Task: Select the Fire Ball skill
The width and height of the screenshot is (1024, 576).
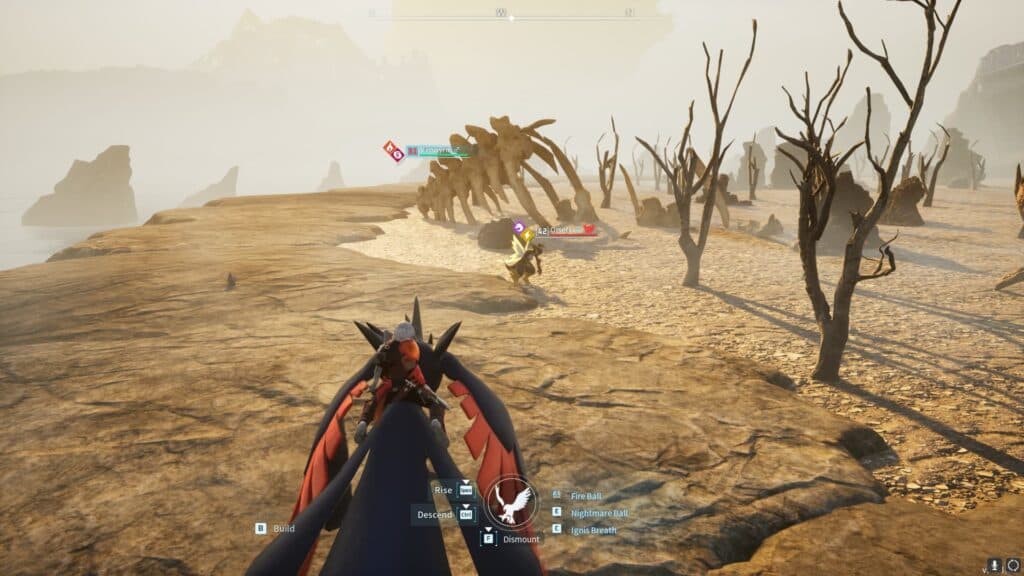Action: 586,496
